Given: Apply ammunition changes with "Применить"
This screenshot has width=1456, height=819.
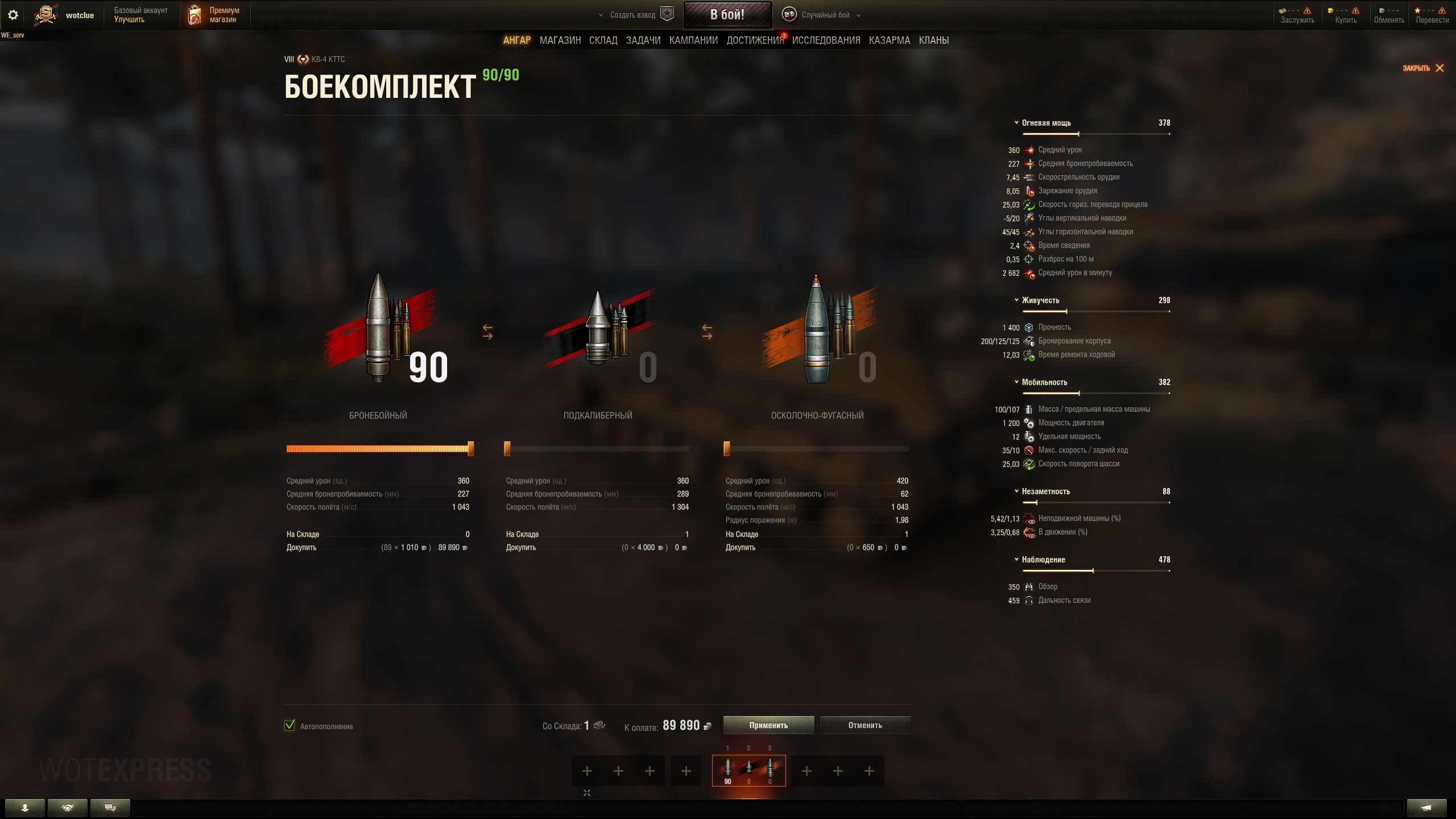Looking at the screenshot, I should tap(768, 725).
